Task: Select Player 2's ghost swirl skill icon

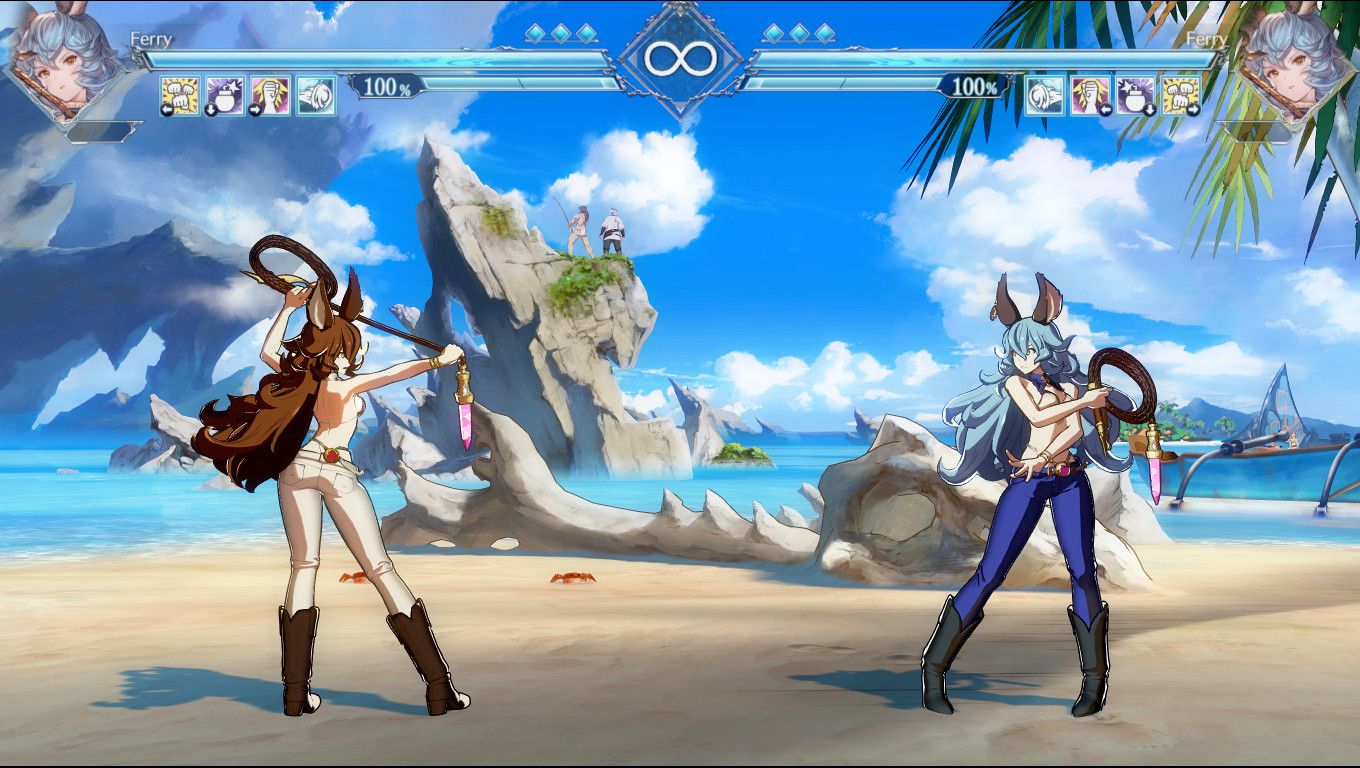Action: pos(1044,95)
